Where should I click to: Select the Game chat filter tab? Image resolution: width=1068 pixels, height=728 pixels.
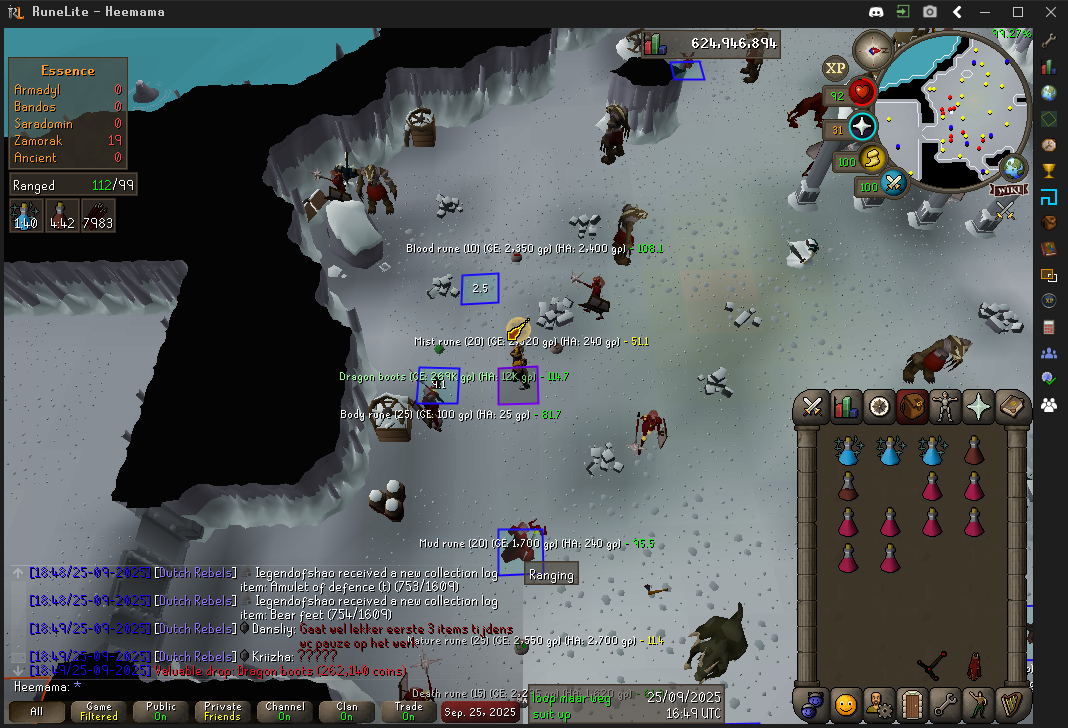99,711
